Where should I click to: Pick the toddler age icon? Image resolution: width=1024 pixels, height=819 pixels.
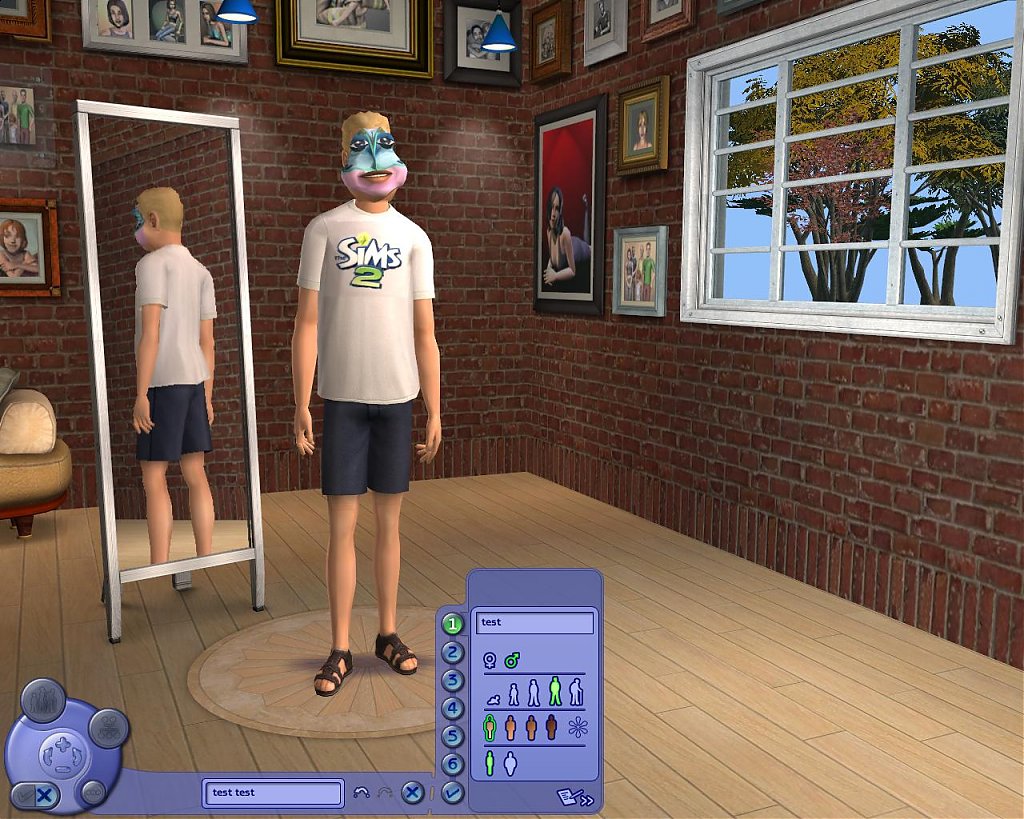click(x=494, y=697)
